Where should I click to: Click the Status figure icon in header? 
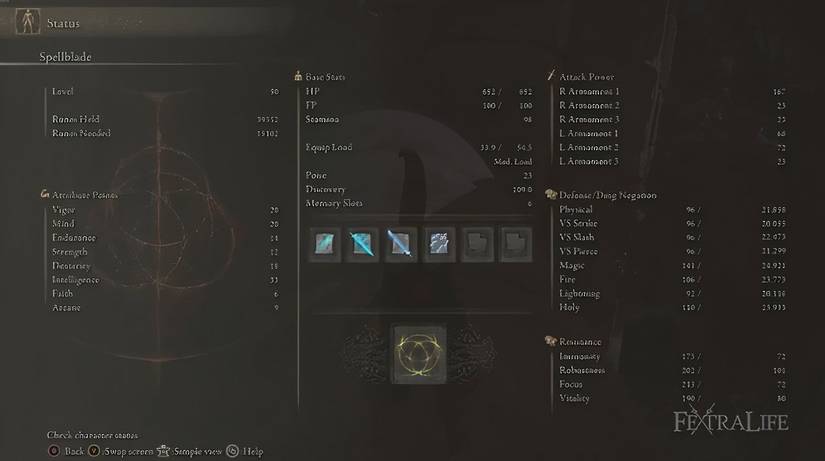[26, 23]
